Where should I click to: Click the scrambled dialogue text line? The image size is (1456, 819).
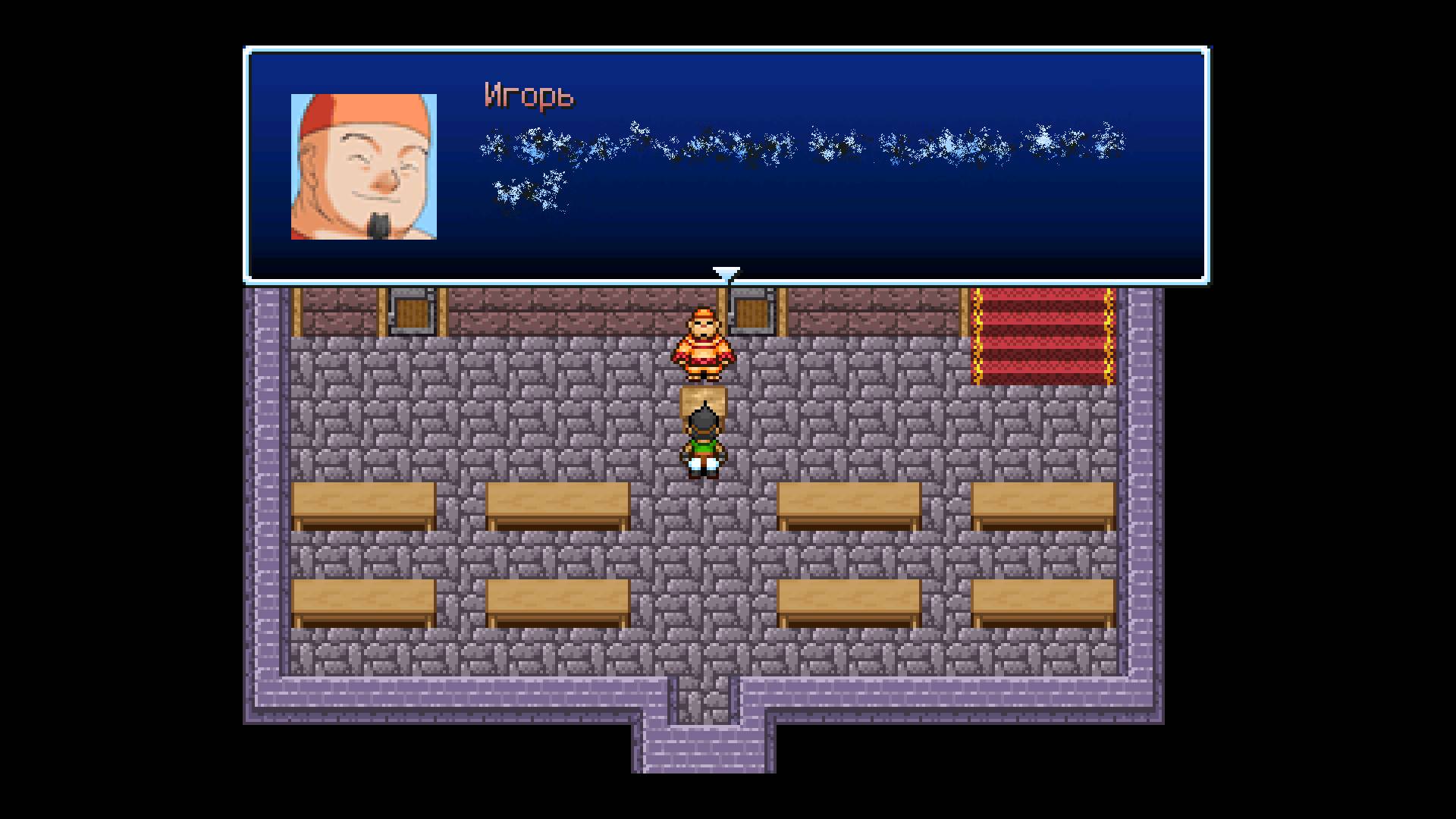(x=796, y=144)
